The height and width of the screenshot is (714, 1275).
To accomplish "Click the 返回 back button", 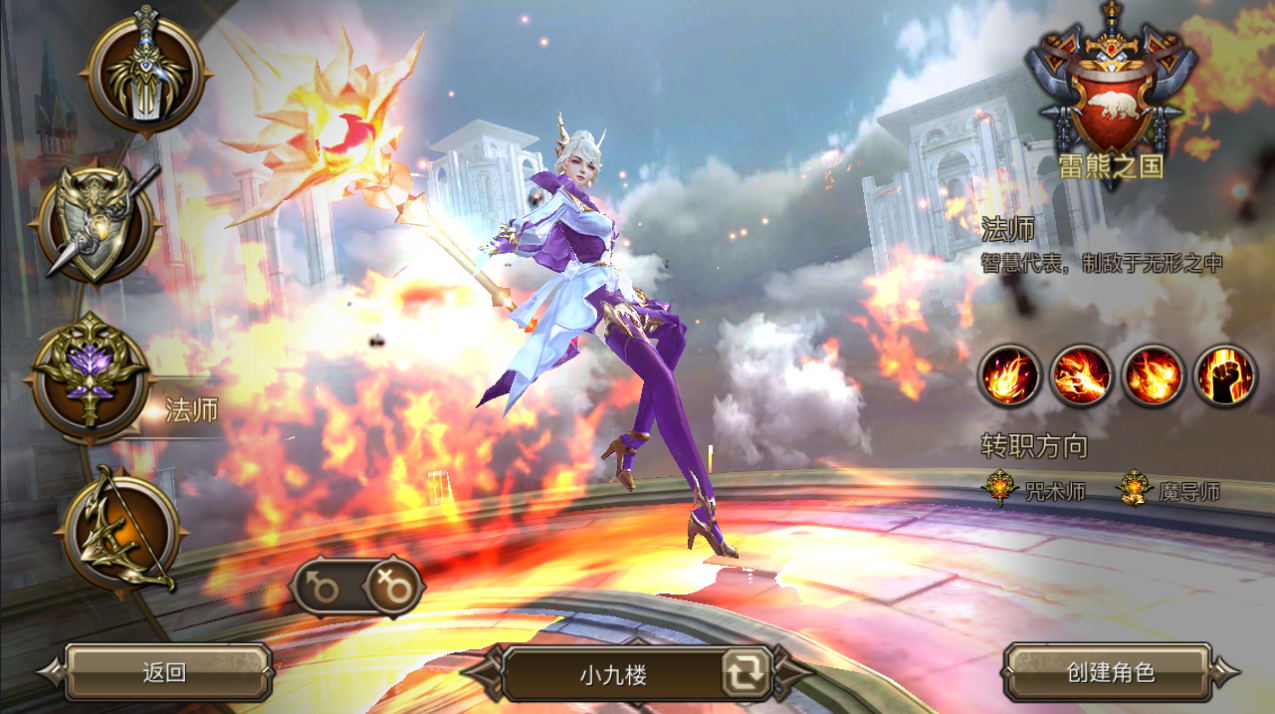I will [x=166, y=672].
